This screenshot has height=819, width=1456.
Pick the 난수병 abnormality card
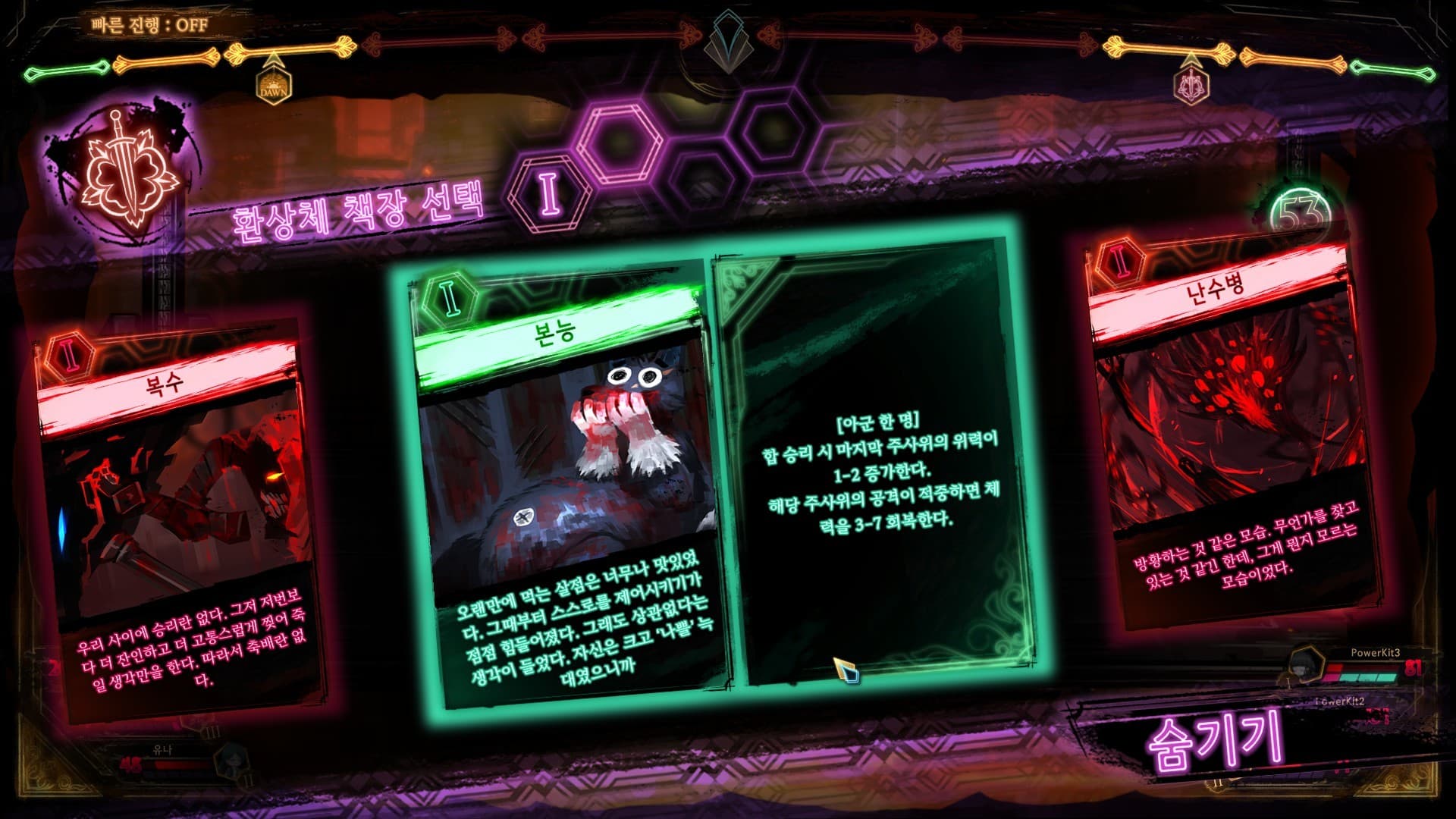tap(1228, 425)
